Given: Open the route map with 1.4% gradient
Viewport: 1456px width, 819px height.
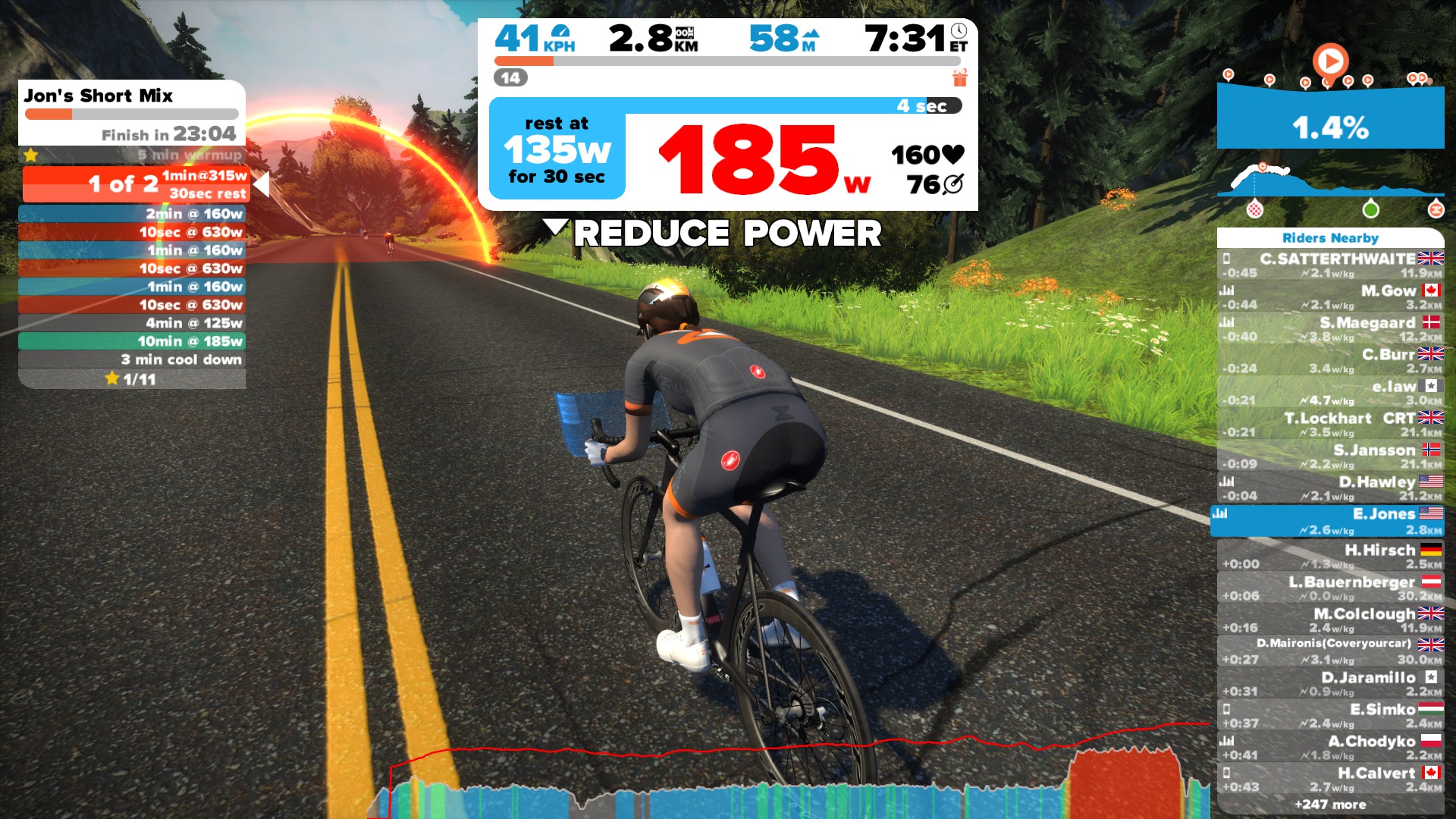Looking at the screenshot, I should (x=1330, y=115).
